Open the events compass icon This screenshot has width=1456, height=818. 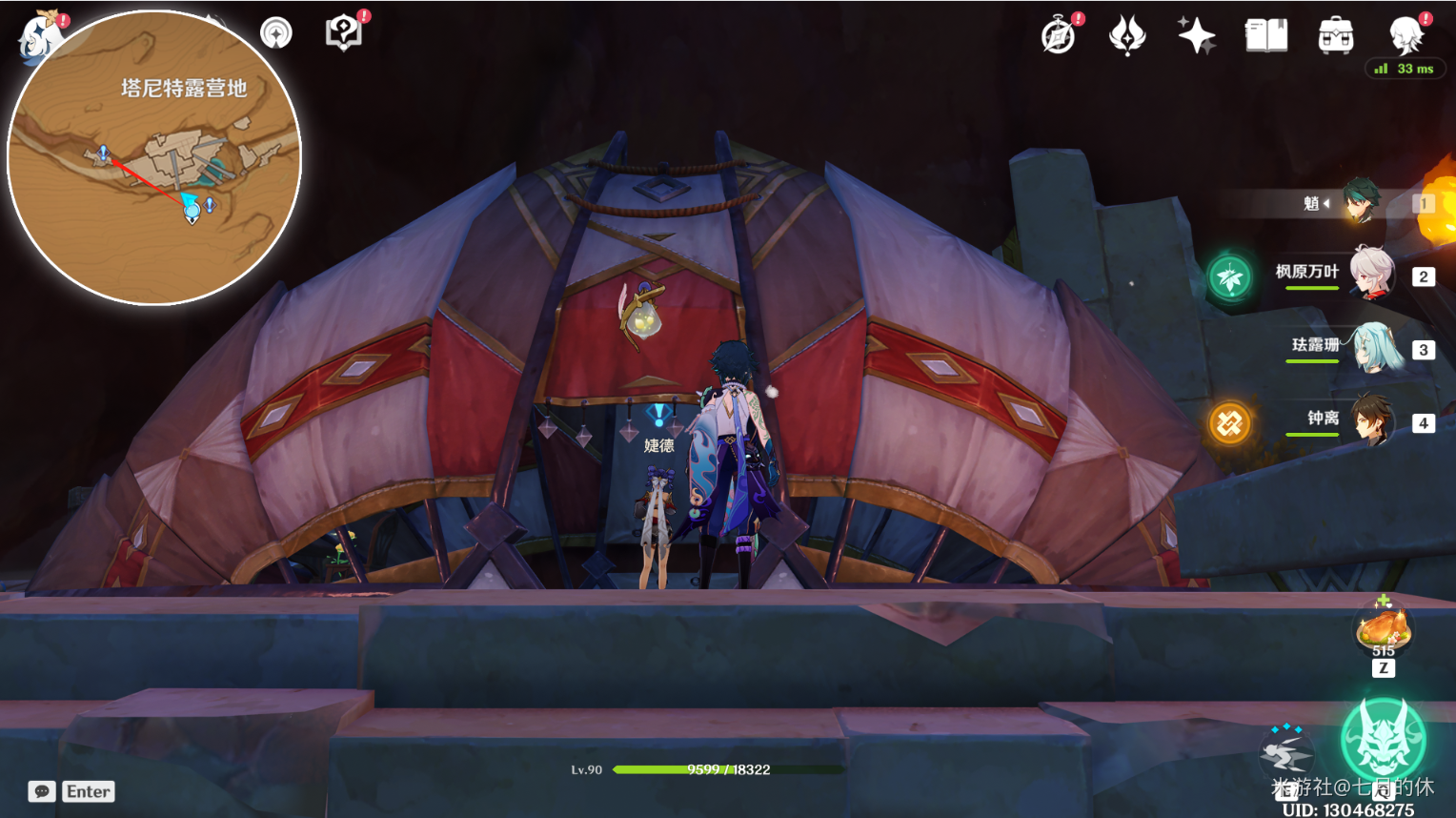pyautogui.click(x=1059, y=36)
